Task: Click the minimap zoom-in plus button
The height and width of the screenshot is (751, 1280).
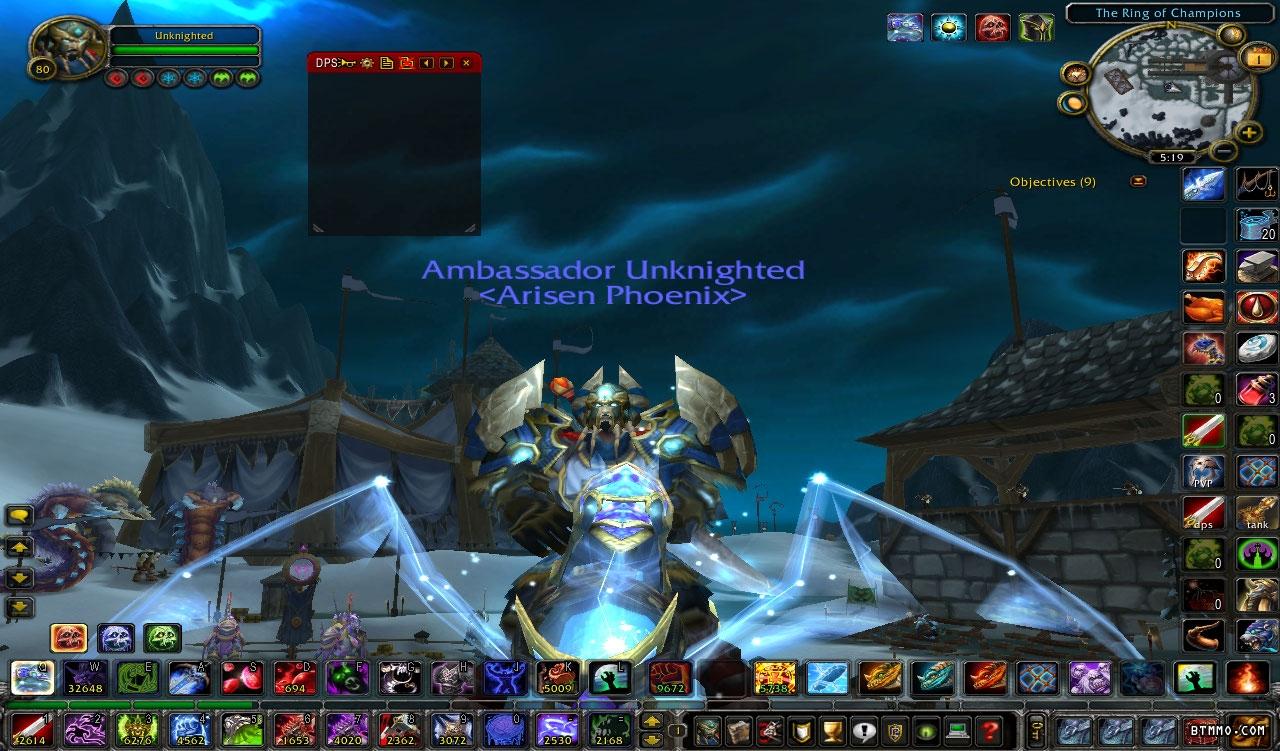Action: [1249, 132]
